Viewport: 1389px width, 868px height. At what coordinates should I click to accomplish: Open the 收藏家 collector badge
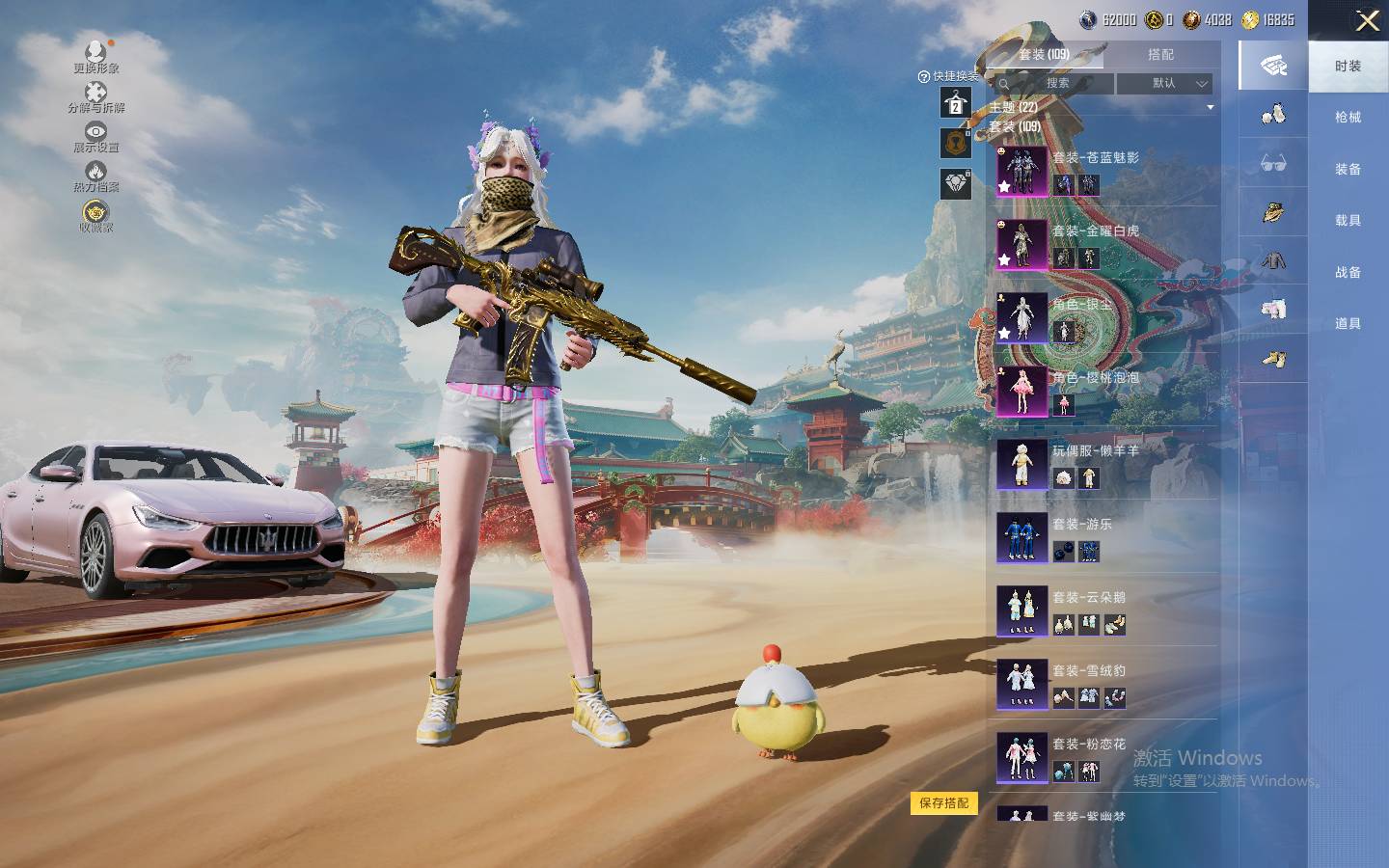pos(95,216)
